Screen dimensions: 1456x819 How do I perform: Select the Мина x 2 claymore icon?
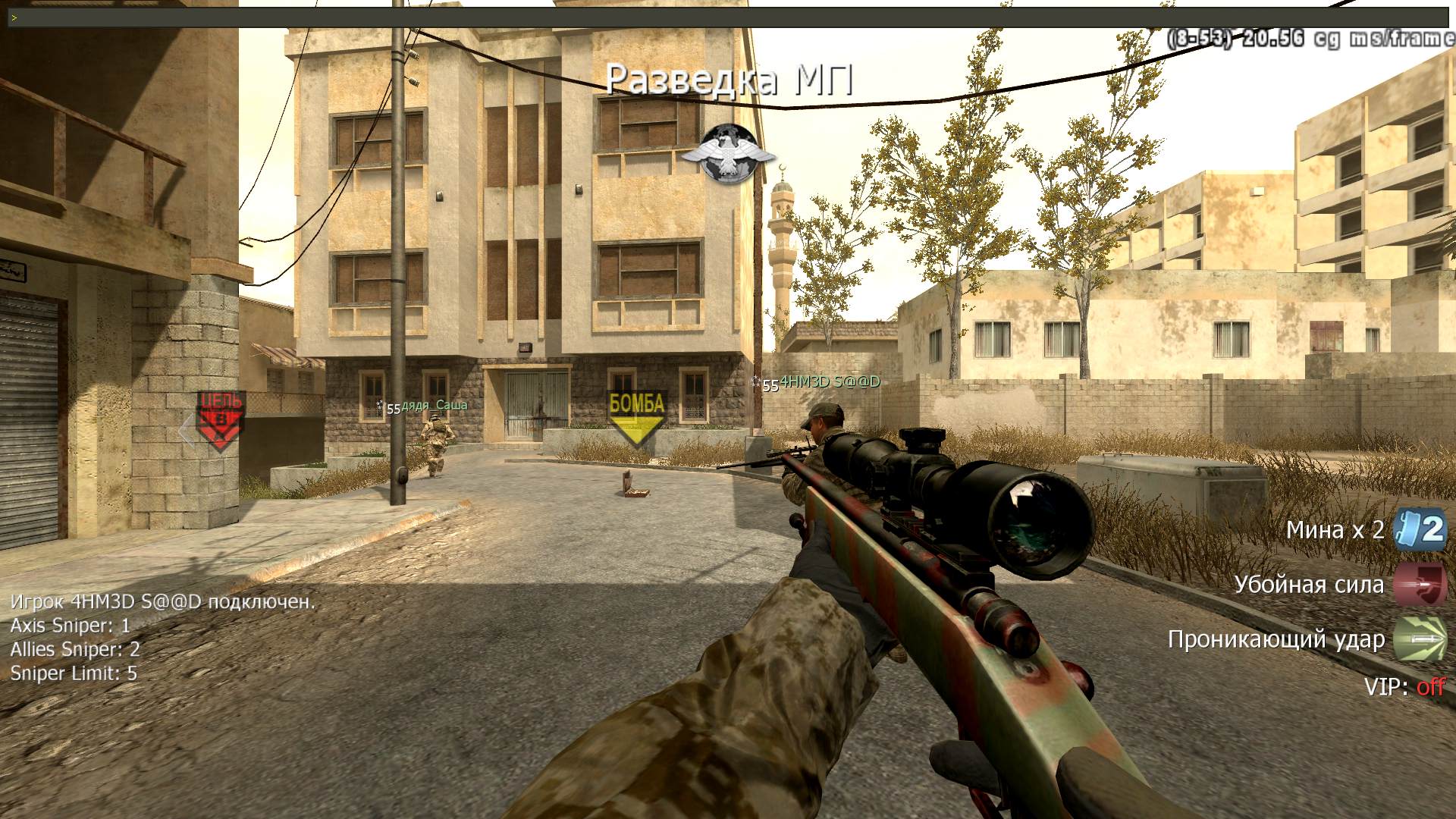point(1420,529)
